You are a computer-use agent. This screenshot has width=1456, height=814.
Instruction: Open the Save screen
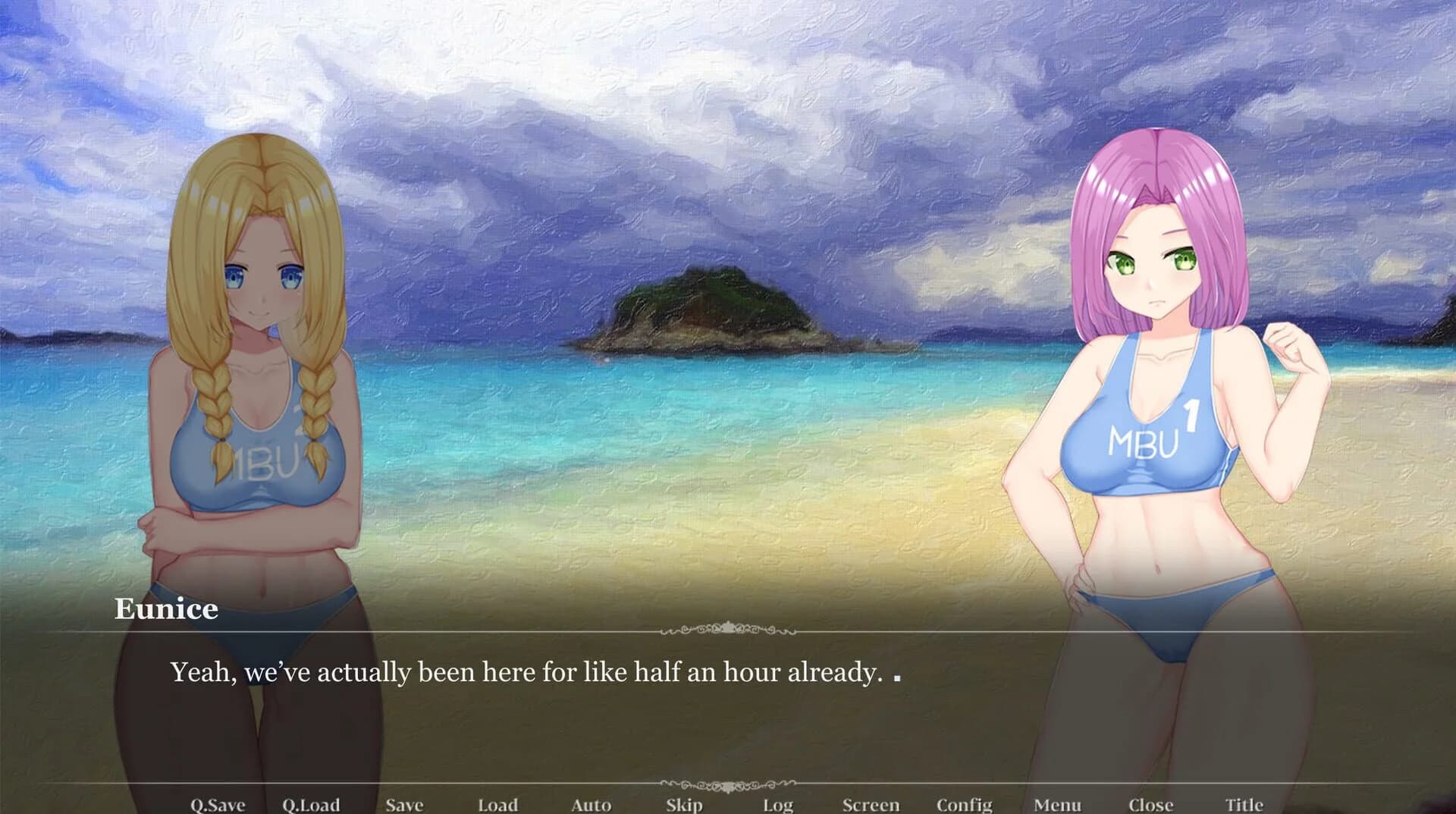[404, 803]
